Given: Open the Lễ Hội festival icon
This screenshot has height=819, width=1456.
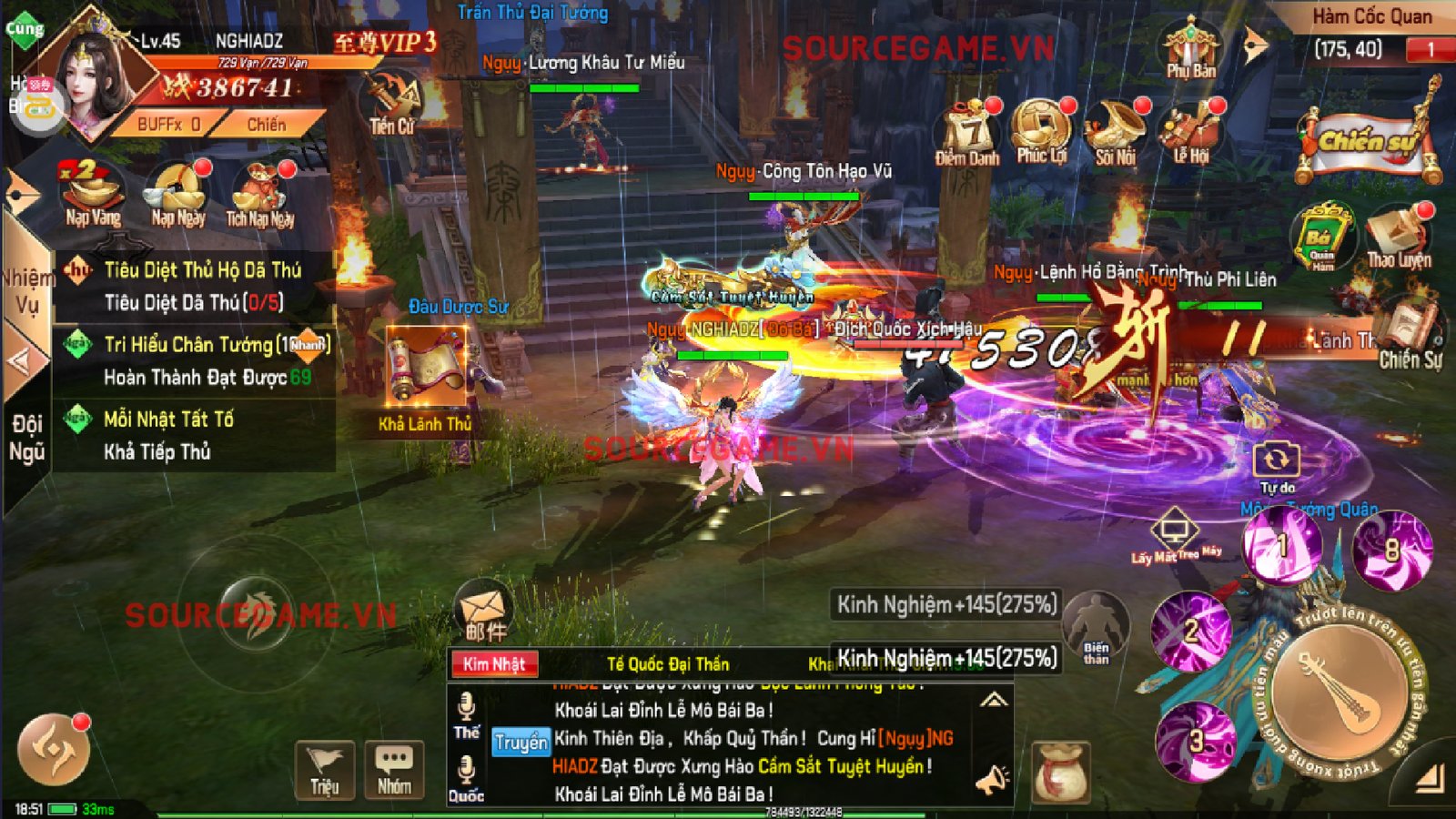Looking at the screenshot, I should click(1190, 132).
